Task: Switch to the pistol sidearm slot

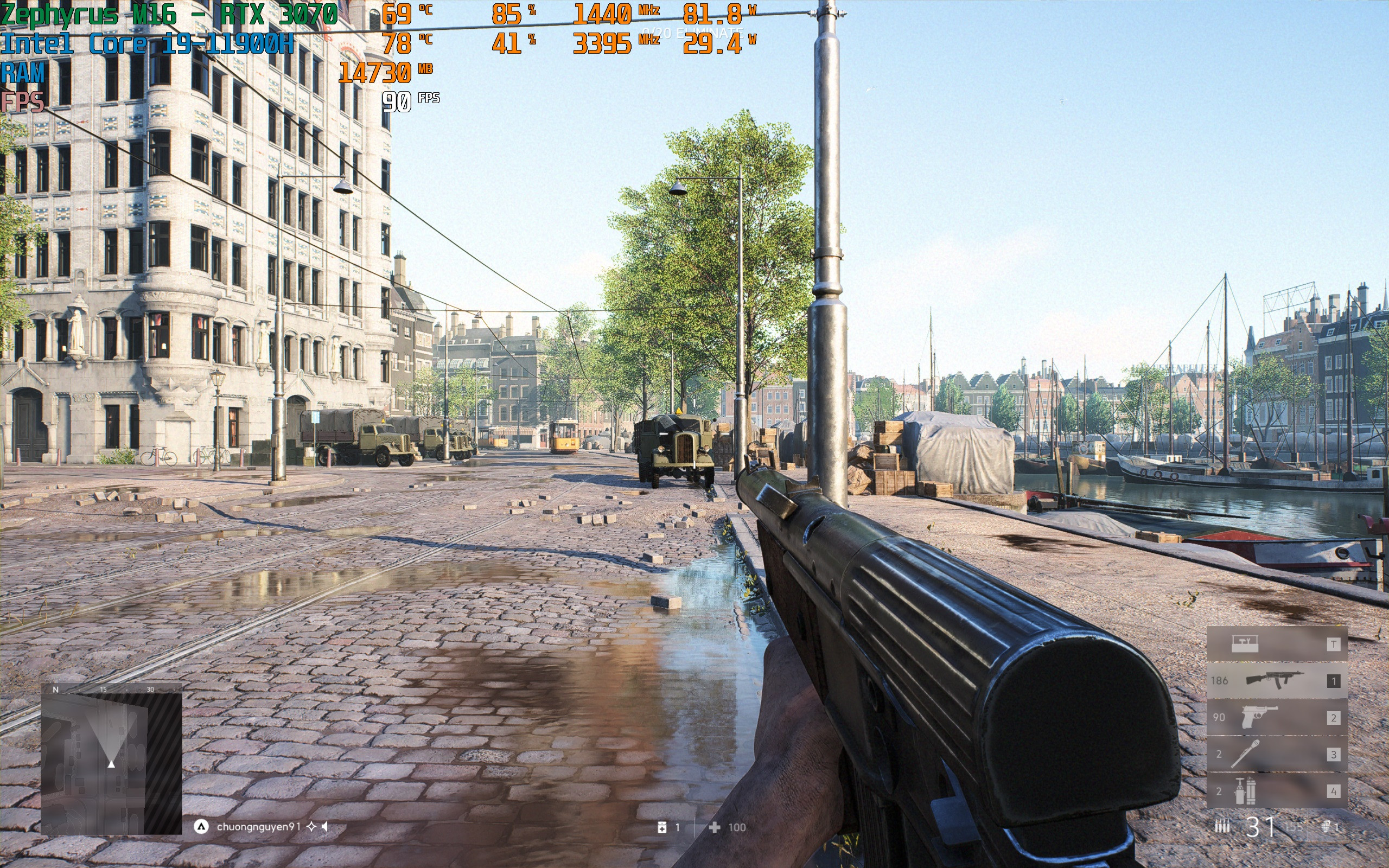Action: click(1277, 718)
